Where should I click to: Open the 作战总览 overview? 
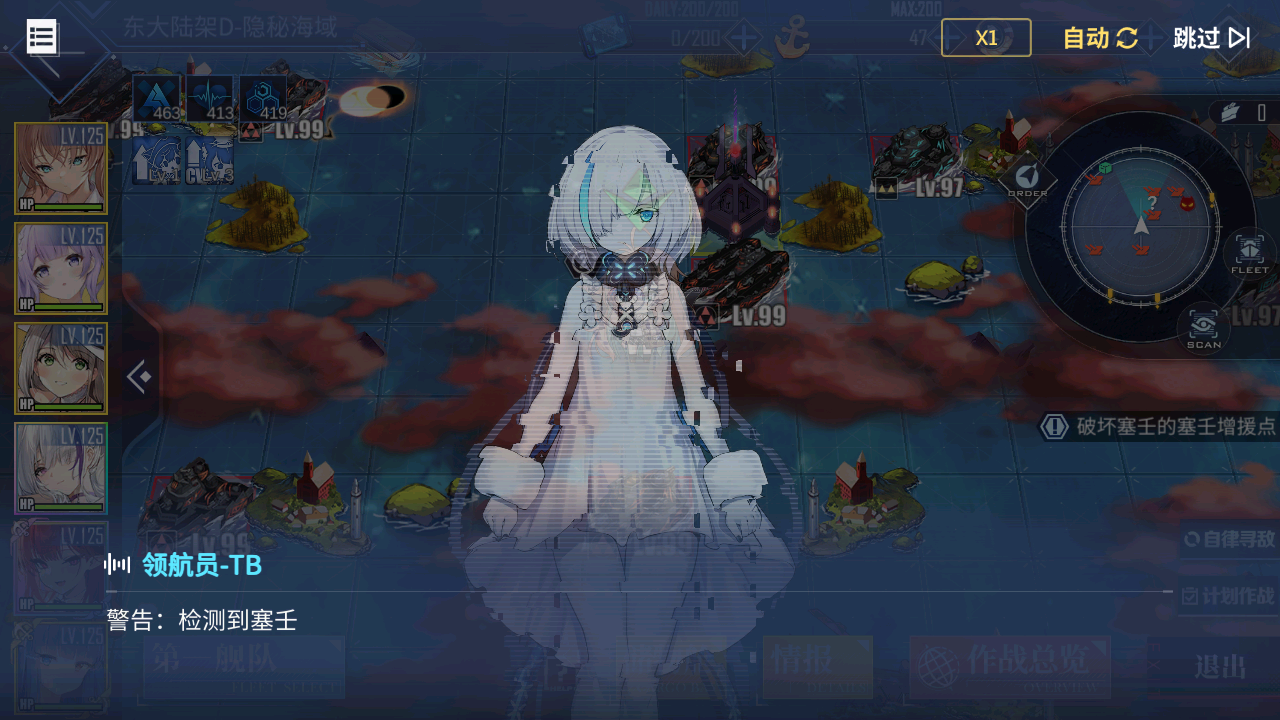pos(1010,666)
